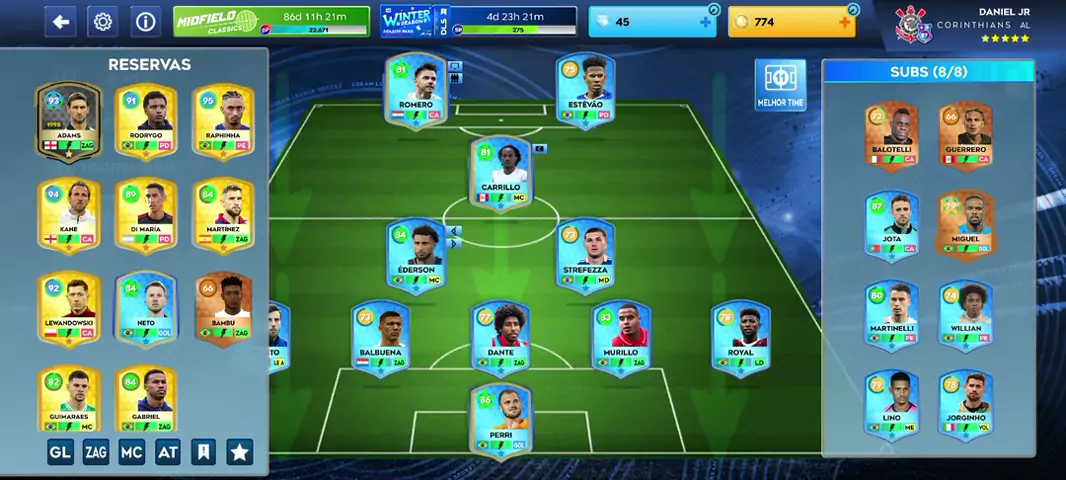The height and width of the screenshot is (480, 1066).
Task: Filter reserves by ZAG position
Action: 96,452
